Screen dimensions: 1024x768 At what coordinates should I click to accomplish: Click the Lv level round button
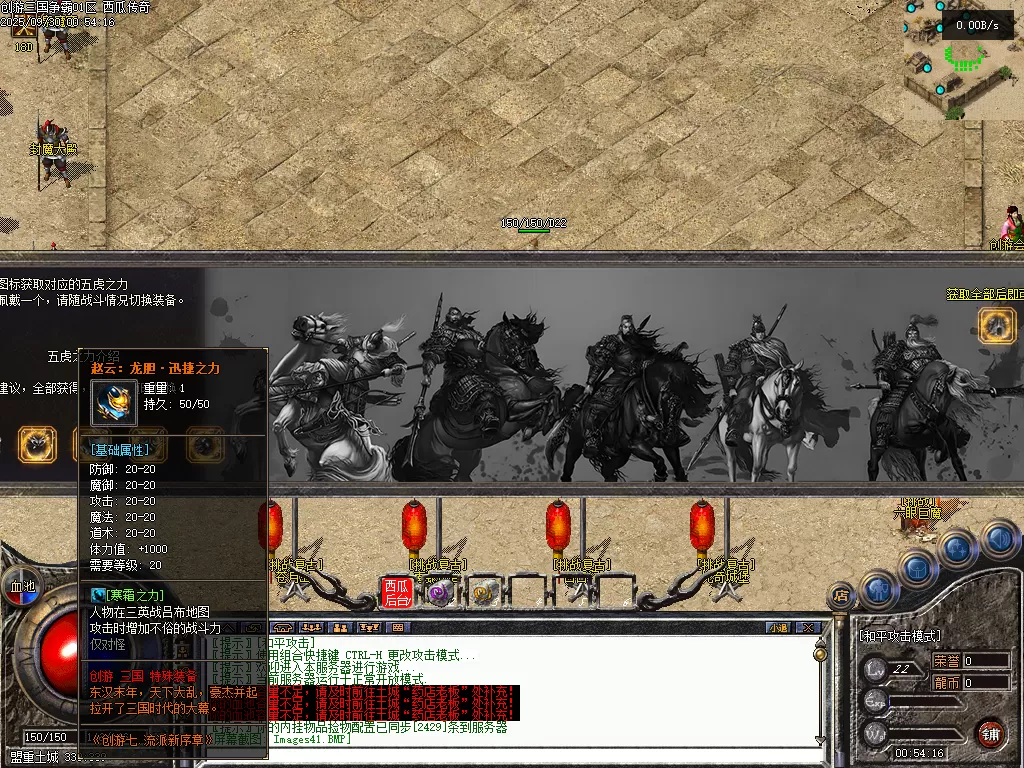876,669
